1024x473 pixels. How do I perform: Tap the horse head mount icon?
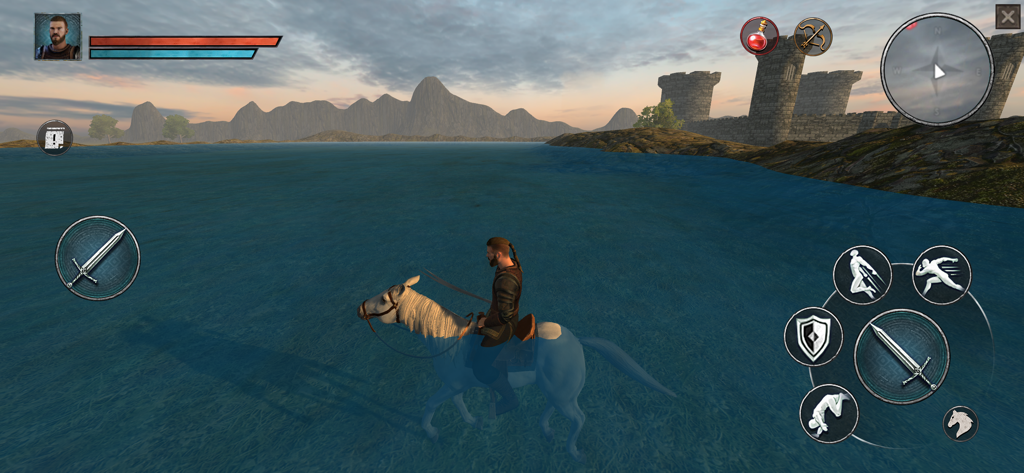960,423
